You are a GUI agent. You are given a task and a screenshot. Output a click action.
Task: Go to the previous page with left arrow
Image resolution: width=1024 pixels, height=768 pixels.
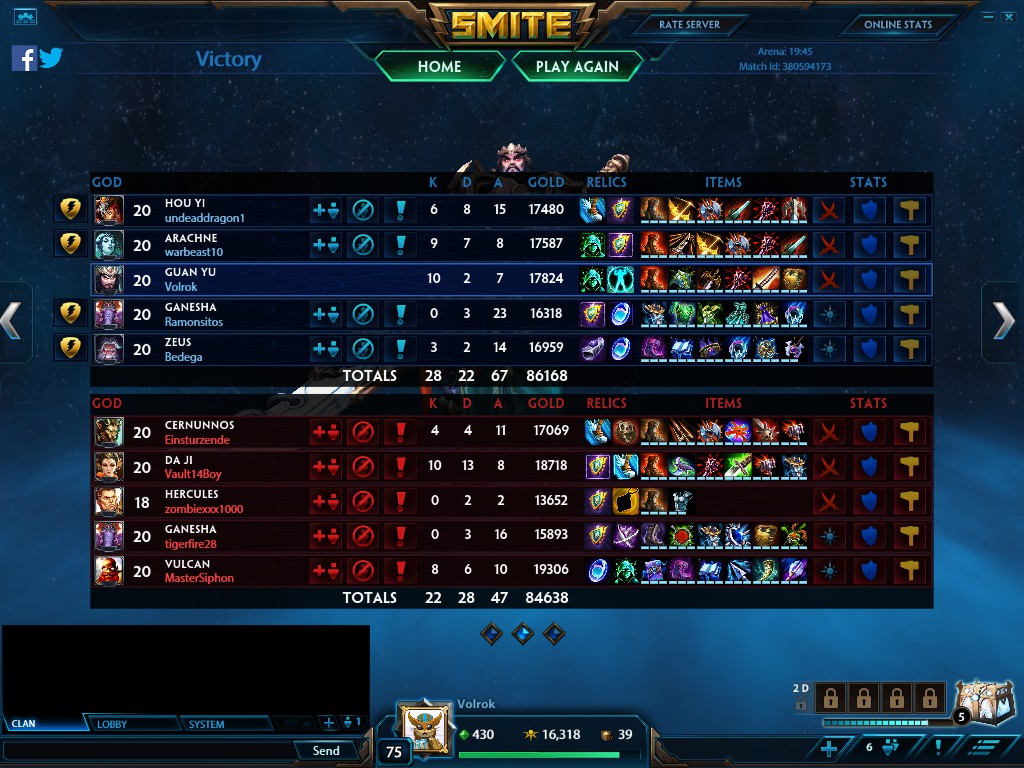coord(12,321)
